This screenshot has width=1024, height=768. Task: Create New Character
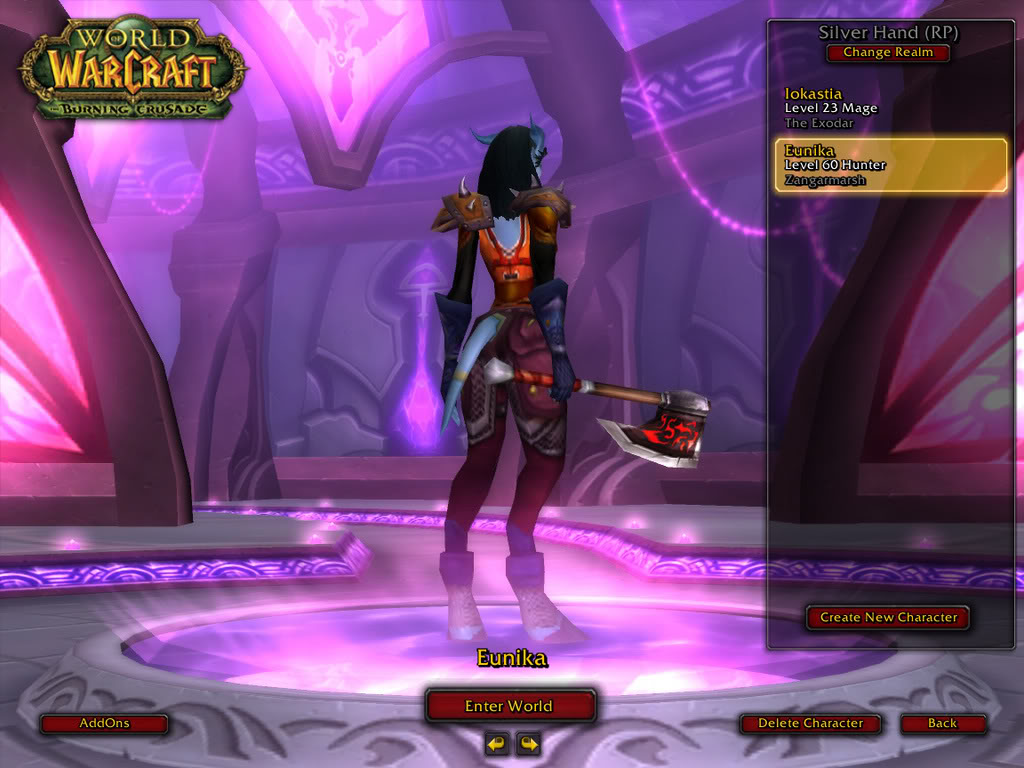888,617
